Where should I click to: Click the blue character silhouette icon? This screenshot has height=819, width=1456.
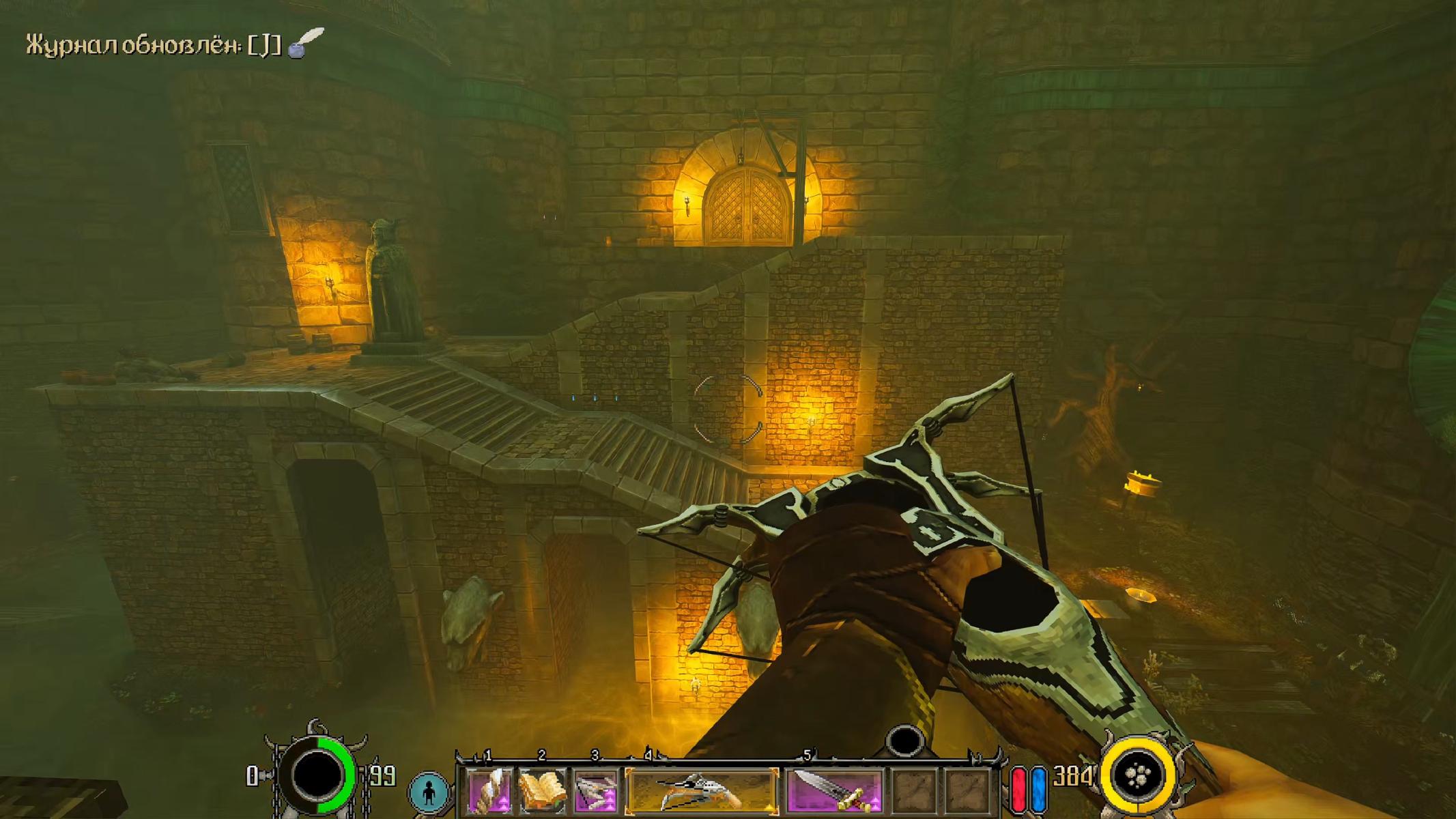[x=428, y=792]
